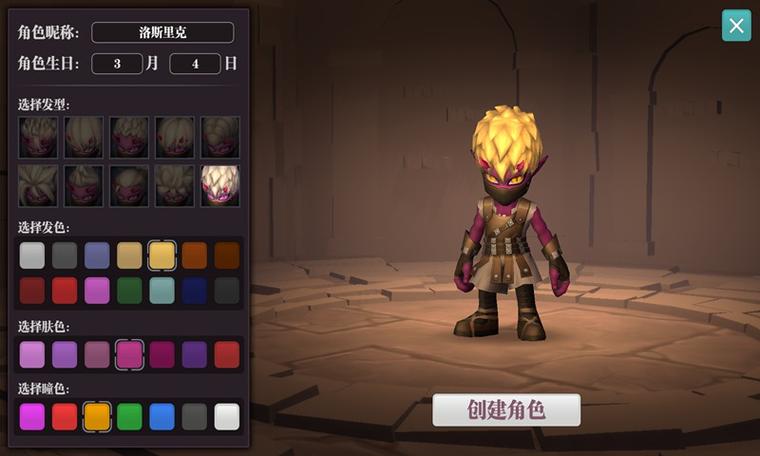Pick the light gray hair color swatch

coord(33,256)
